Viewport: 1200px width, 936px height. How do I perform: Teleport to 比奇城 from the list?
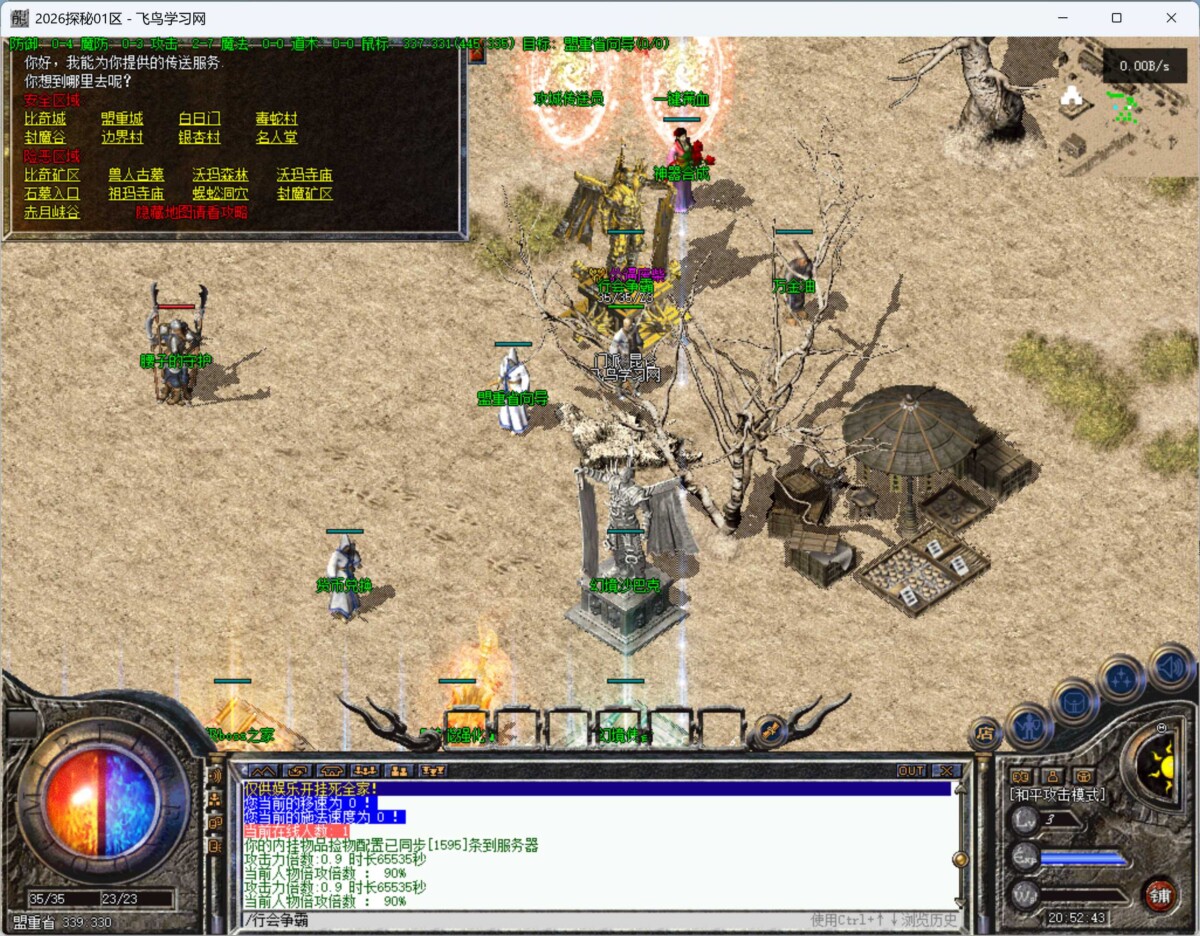coord(45,119)
